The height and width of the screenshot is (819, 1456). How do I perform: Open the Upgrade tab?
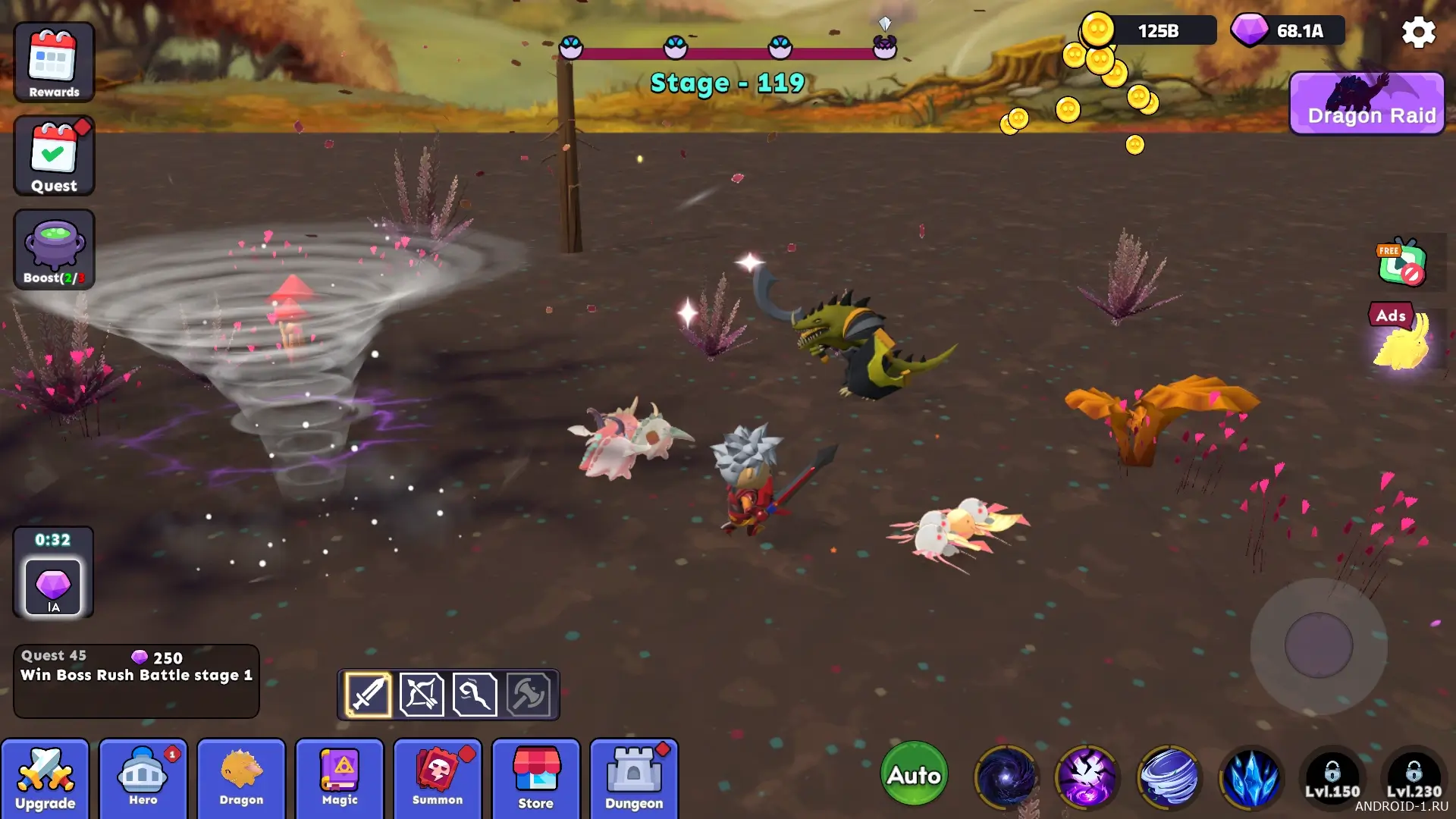click(45, 779)
